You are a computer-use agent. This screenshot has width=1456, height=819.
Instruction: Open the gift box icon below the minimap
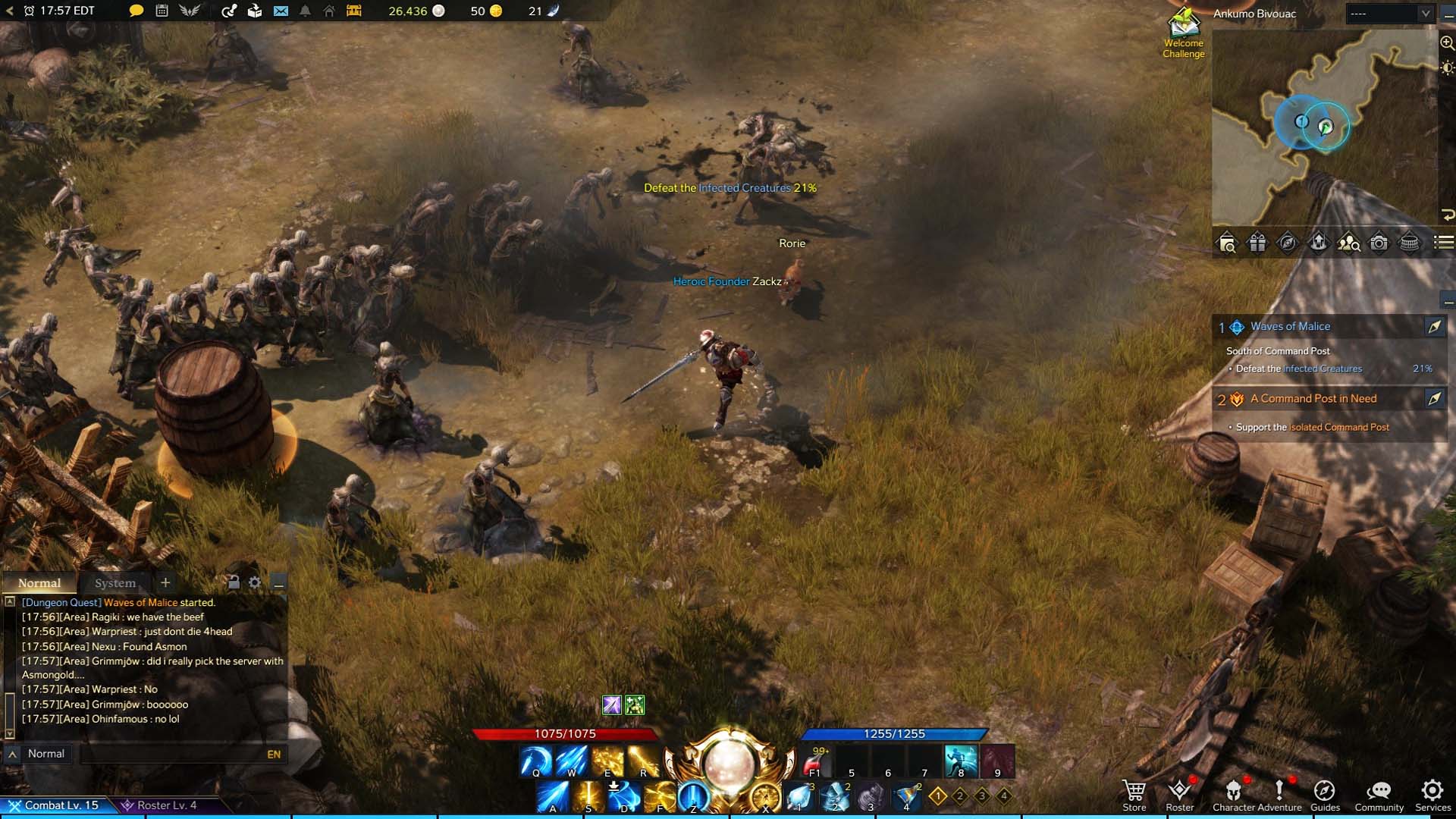click(x=1256, y=243)
